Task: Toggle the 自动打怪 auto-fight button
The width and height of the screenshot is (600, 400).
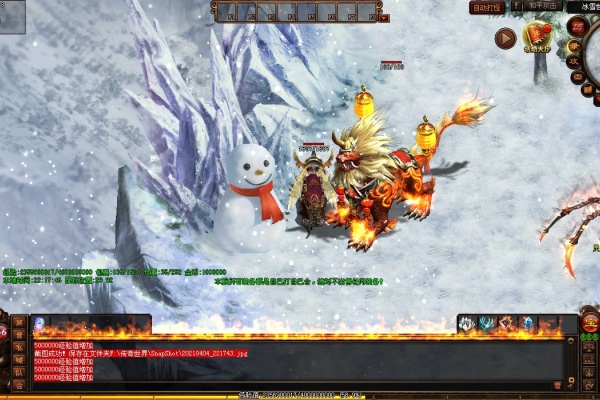Action: coord(487,7)
